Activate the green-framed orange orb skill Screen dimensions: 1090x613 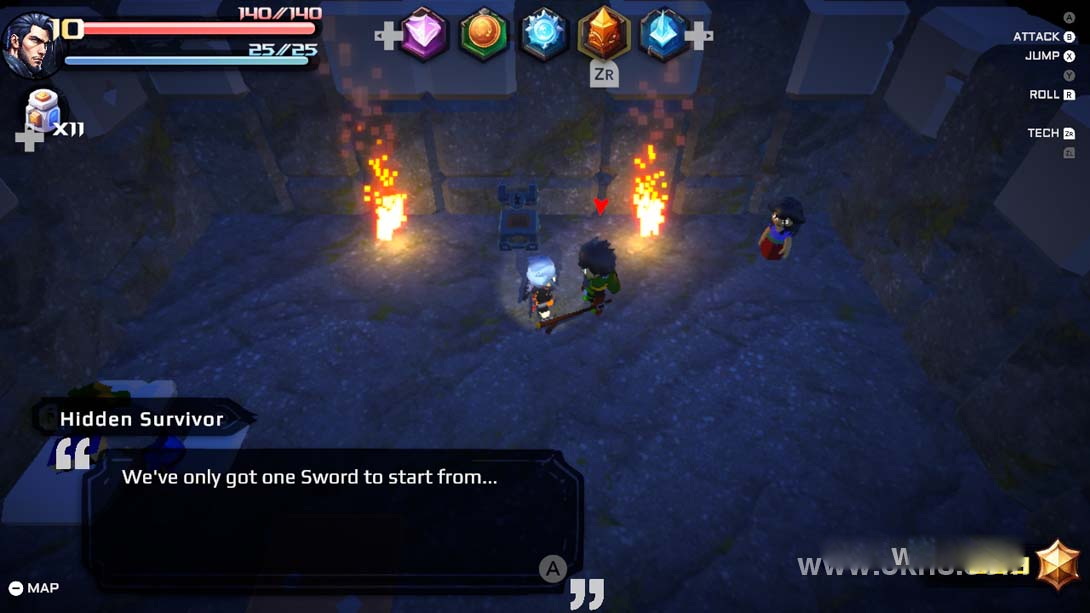click(484, 35)
